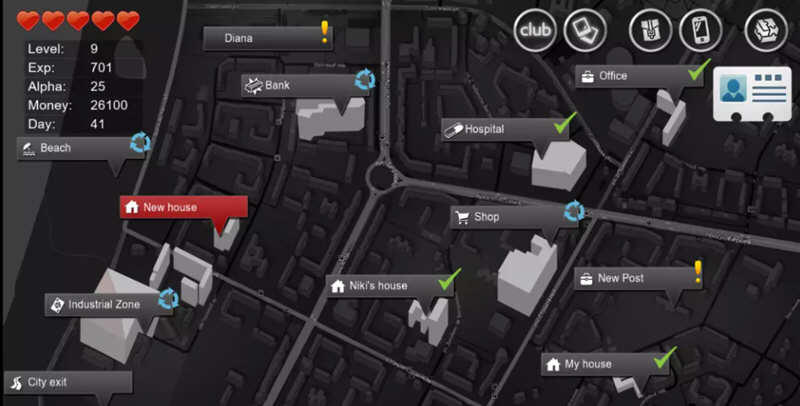Open the photos gallery icon

point(585,30)
